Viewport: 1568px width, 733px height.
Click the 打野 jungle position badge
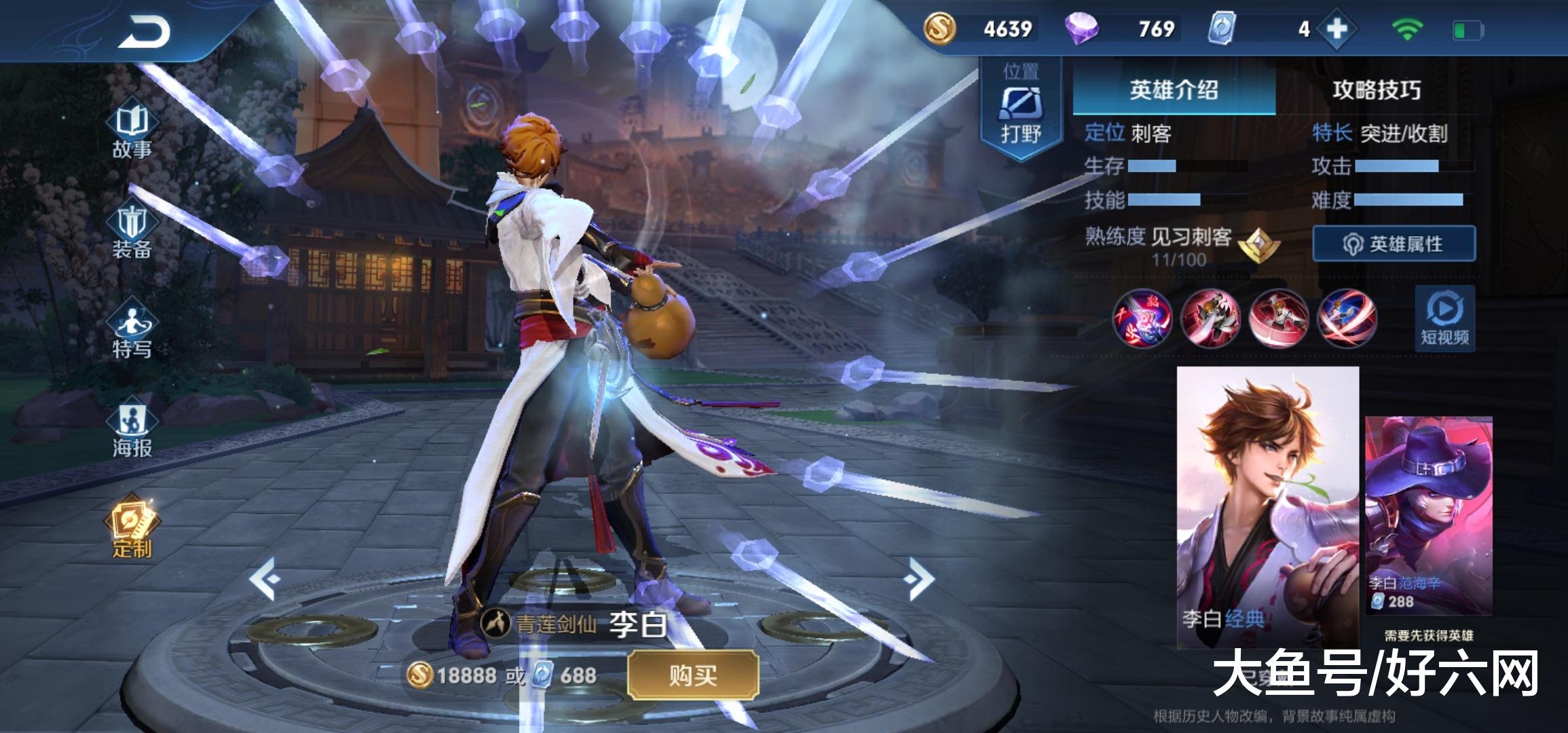click(x=1020, y=112)
